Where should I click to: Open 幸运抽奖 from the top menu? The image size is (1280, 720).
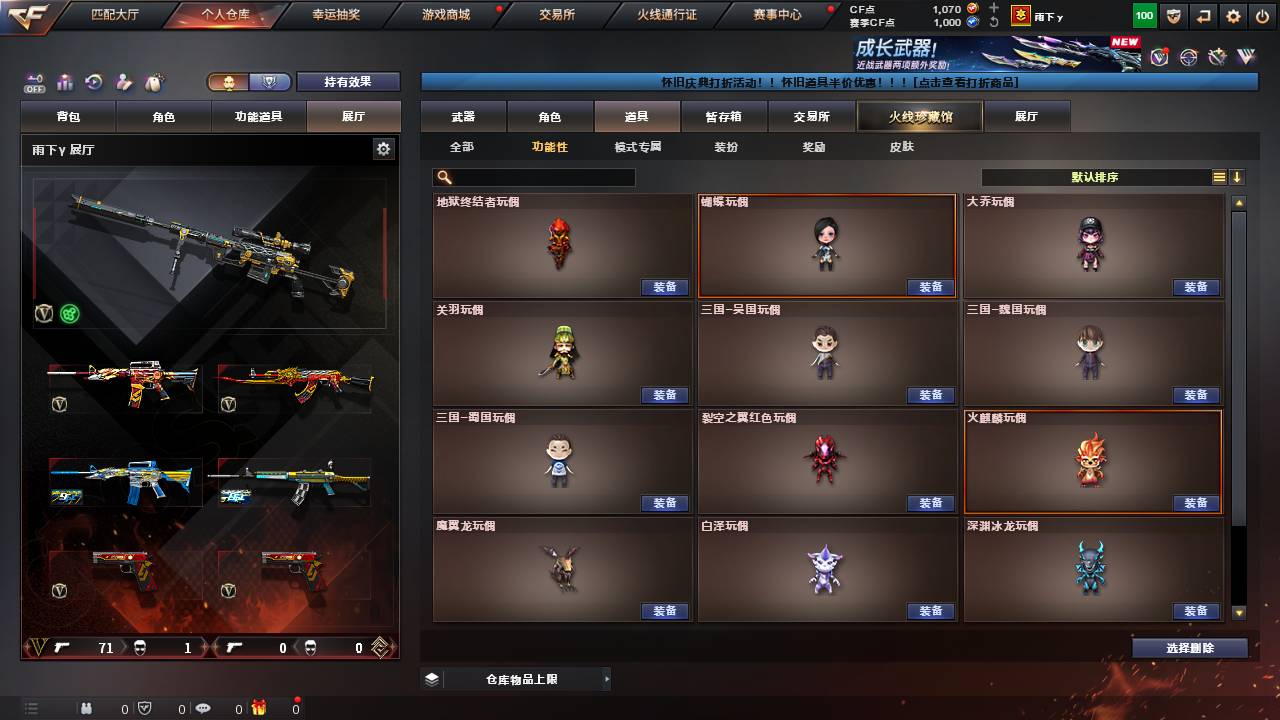pyautogui.click(x=335, y=15)
